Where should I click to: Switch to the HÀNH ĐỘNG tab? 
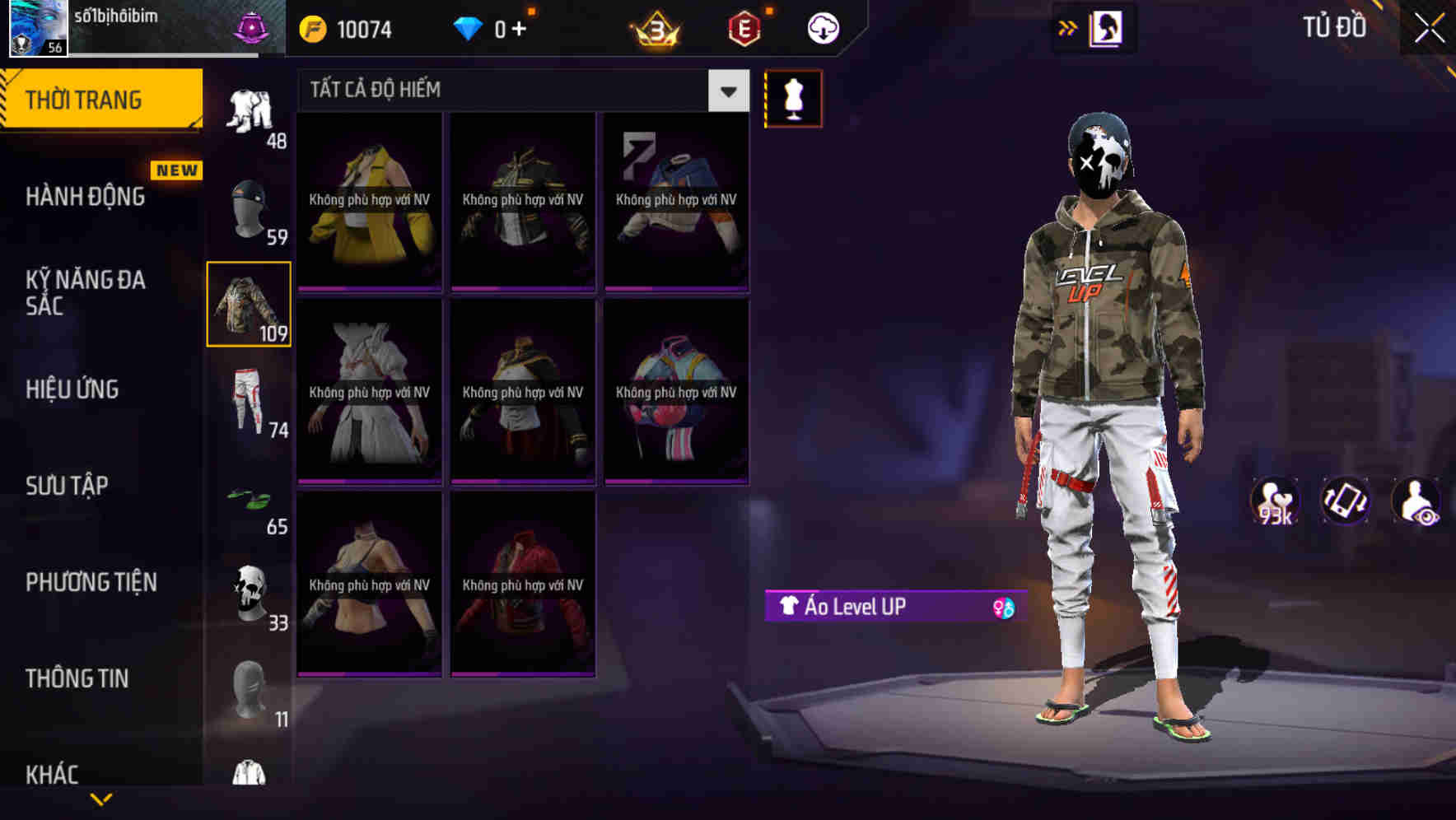point(86,196)
